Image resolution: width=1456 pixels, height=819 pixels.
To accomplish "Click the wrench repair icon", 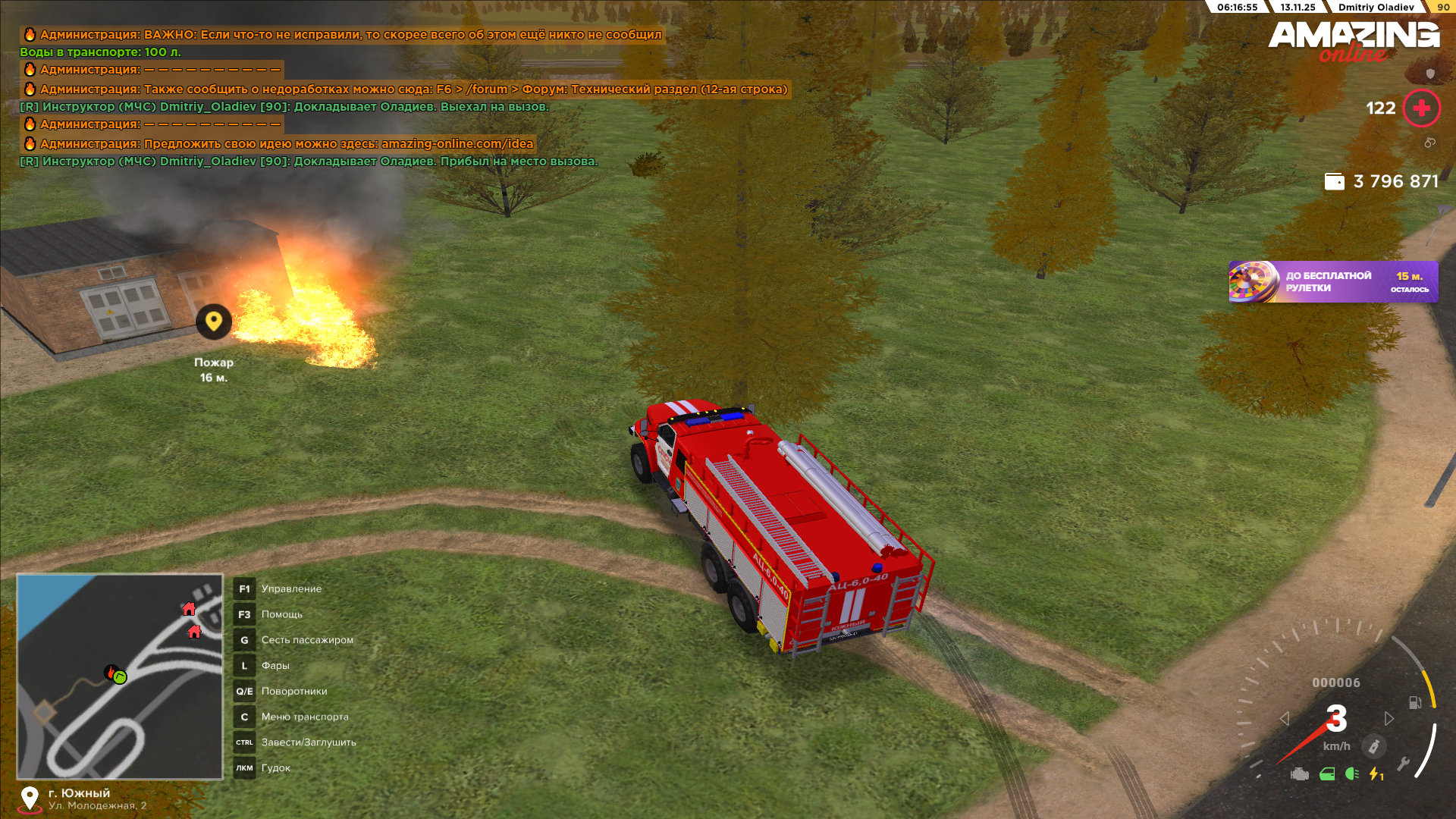I will click(1403, 764).
